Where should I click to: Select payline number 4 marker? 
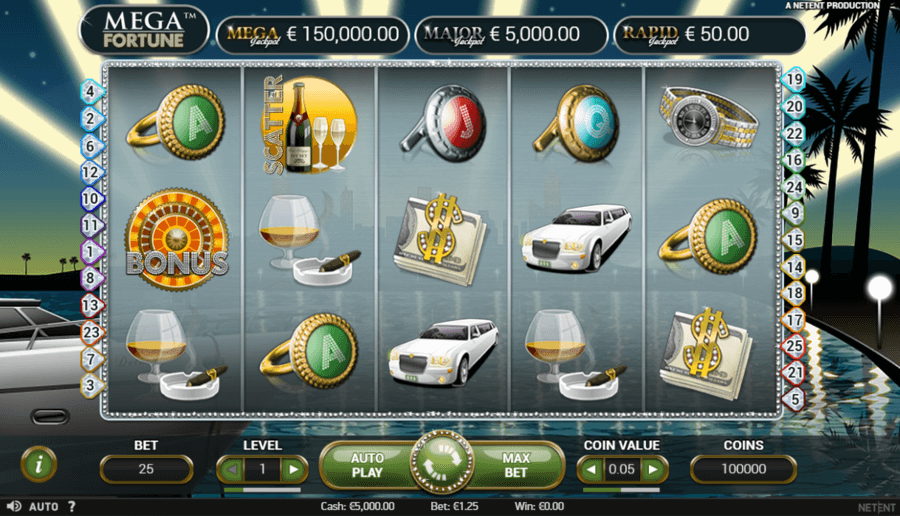90,91
